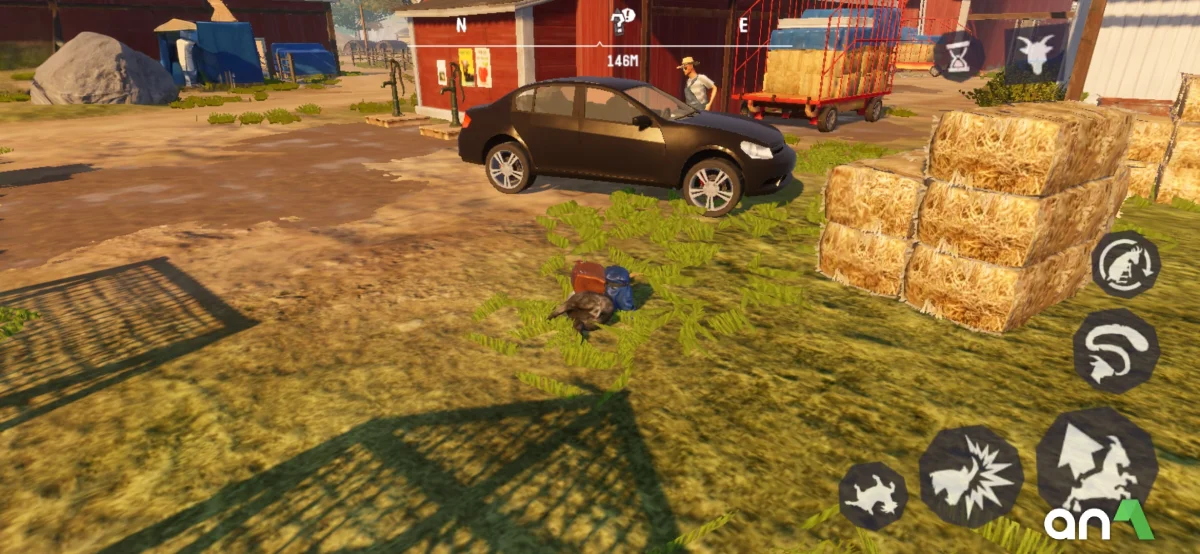
Task: Tap the hourglass slow-motion icon
Action: 958,56
